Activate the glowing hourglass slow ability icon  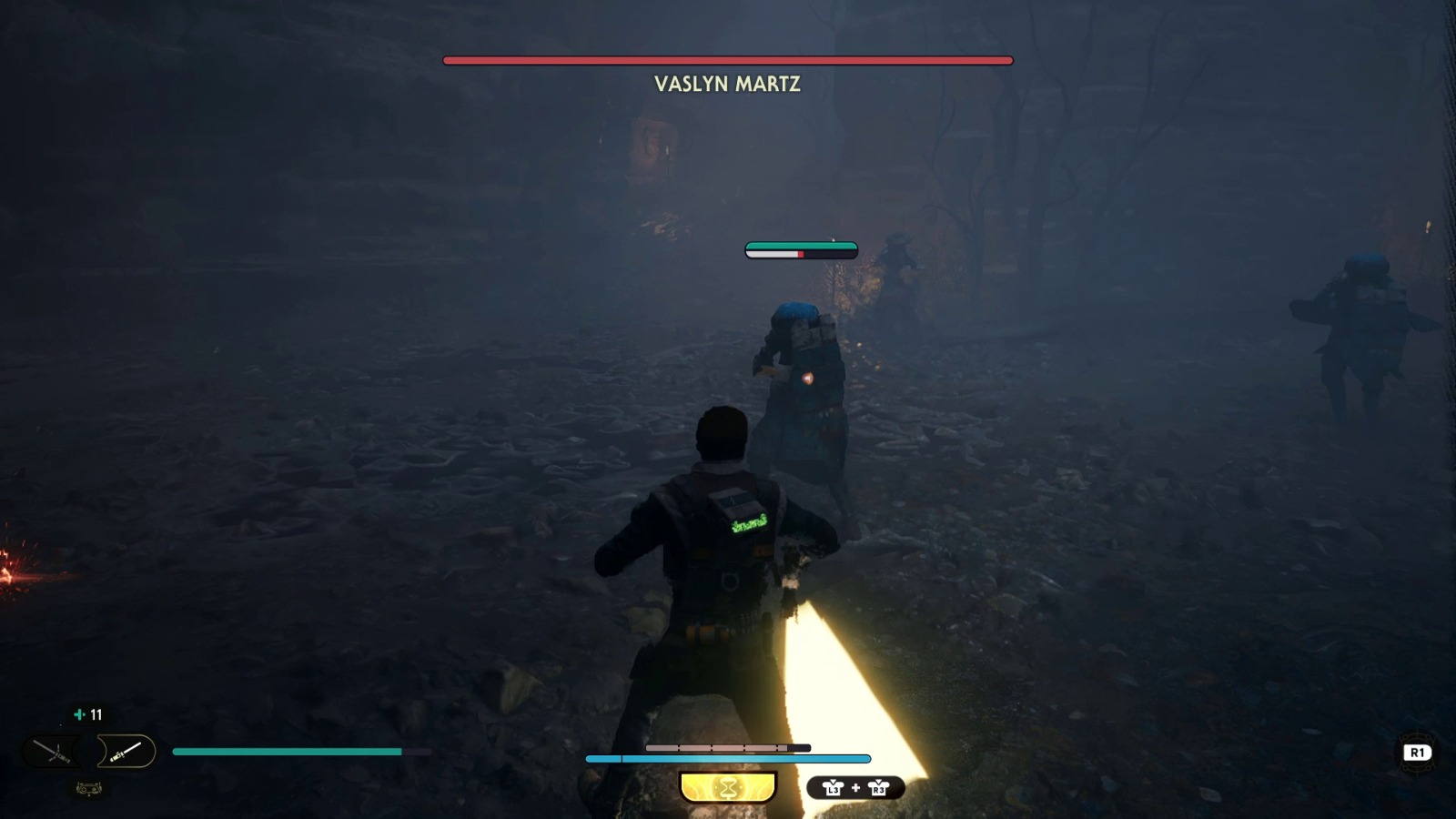coord(728,784)
